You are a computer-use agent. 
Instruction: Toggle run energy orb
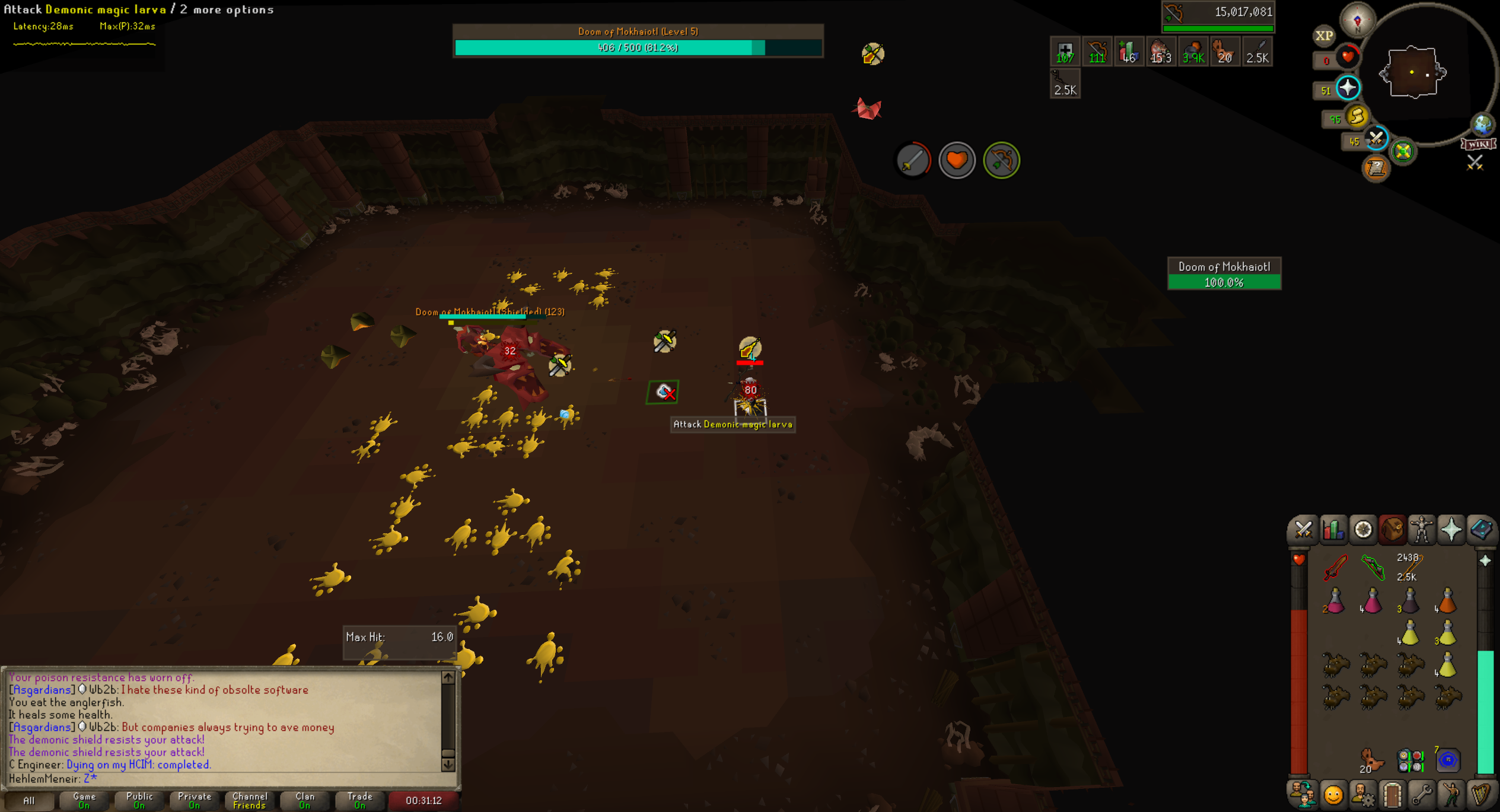(1356, 116)
